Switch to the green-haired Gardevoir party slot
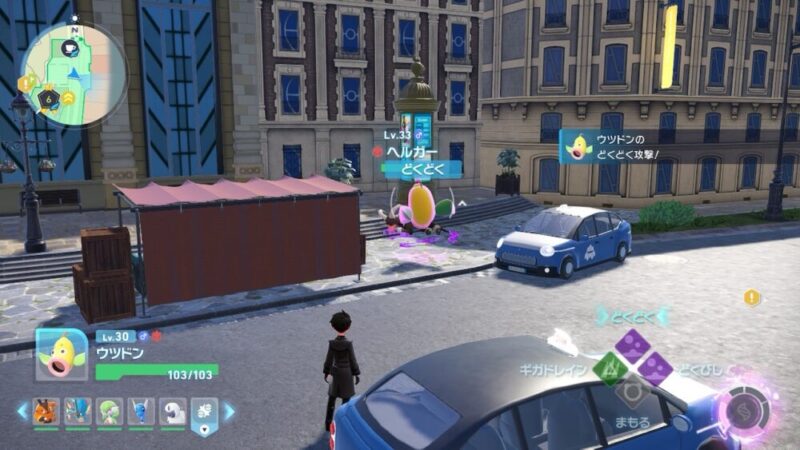 pyautogui.click(x=108, y=411)
